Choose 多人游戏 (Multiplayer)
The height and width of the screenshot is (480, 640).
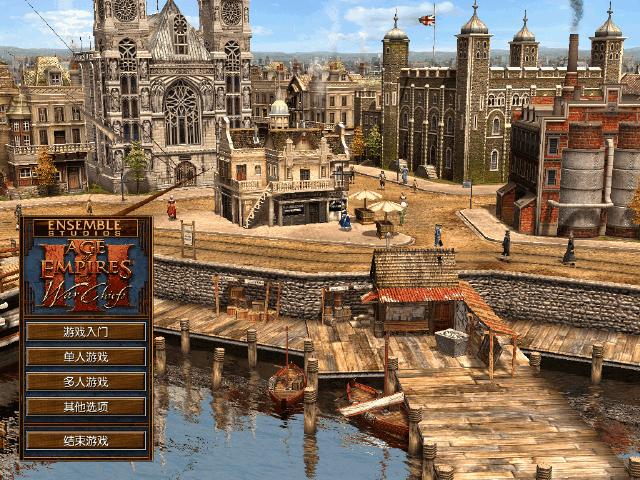pyautogui.click(x=85, y=381)
